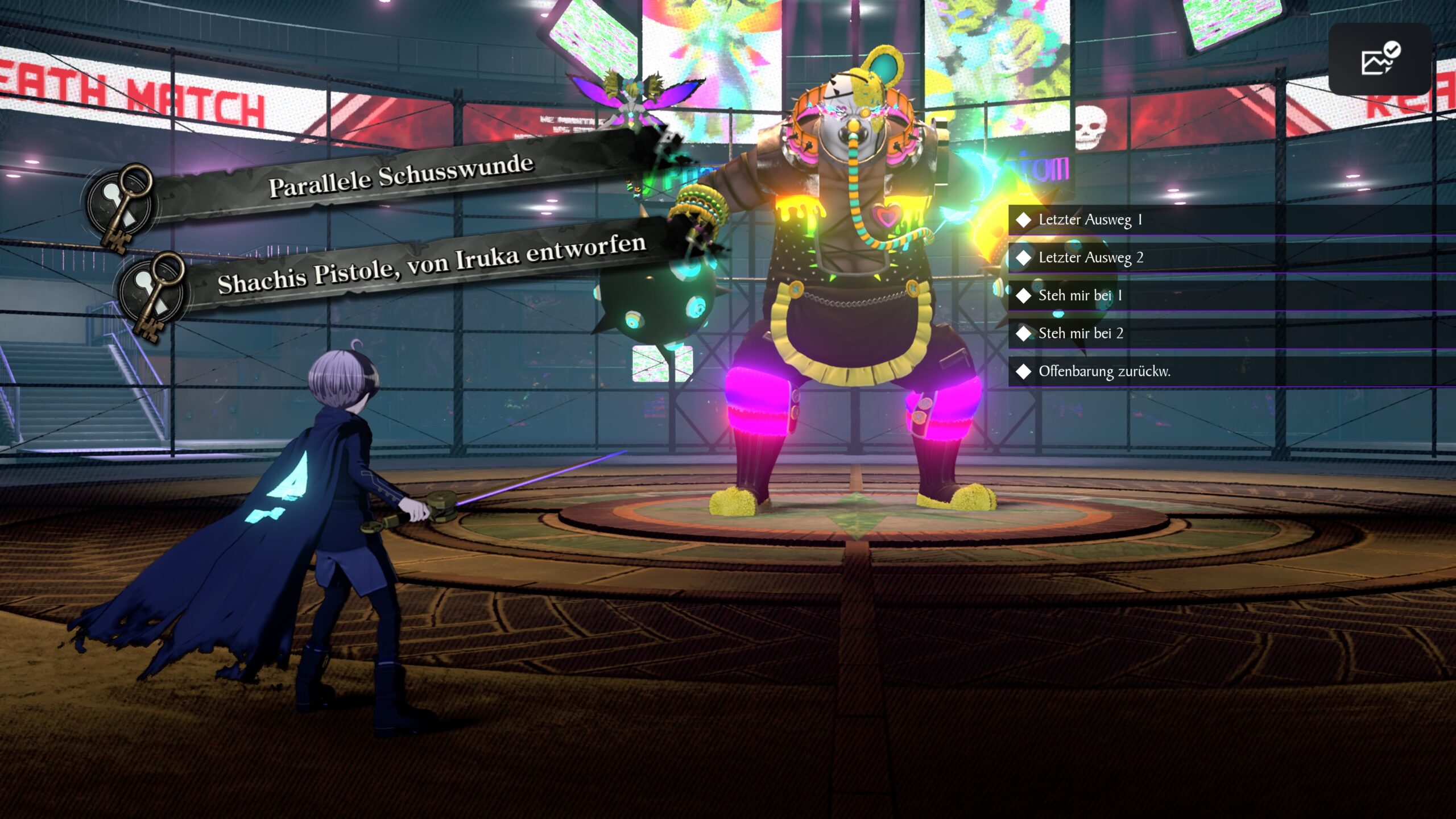The image size is (1456, 819).
Task: Select the 'Parallele Schusswunde' solution key
Action: (400, 176)
